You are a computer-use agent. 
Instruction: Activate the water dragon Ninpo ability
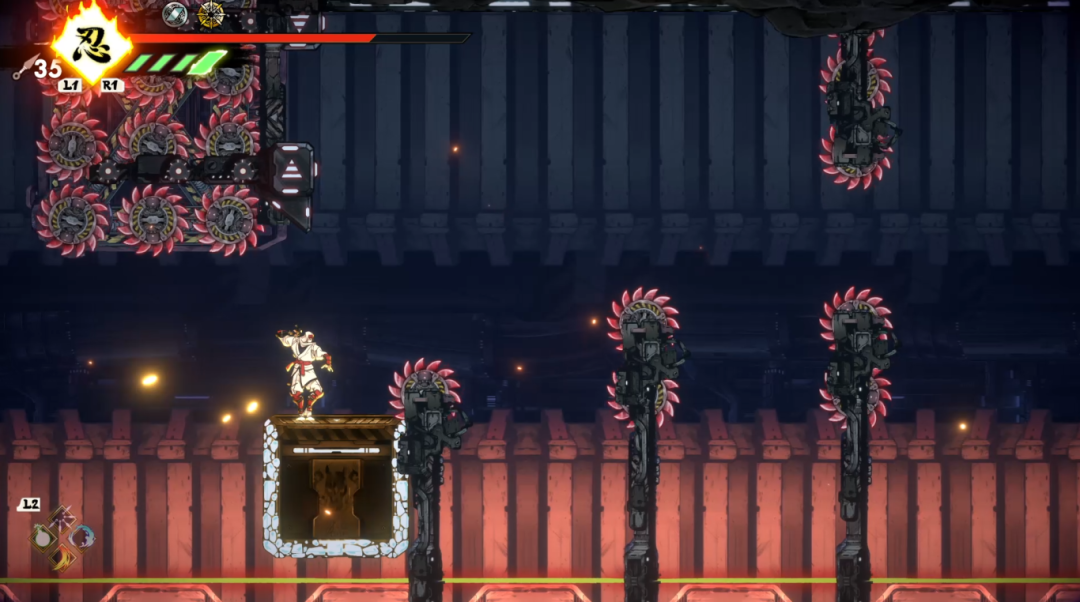pos(83,537)
